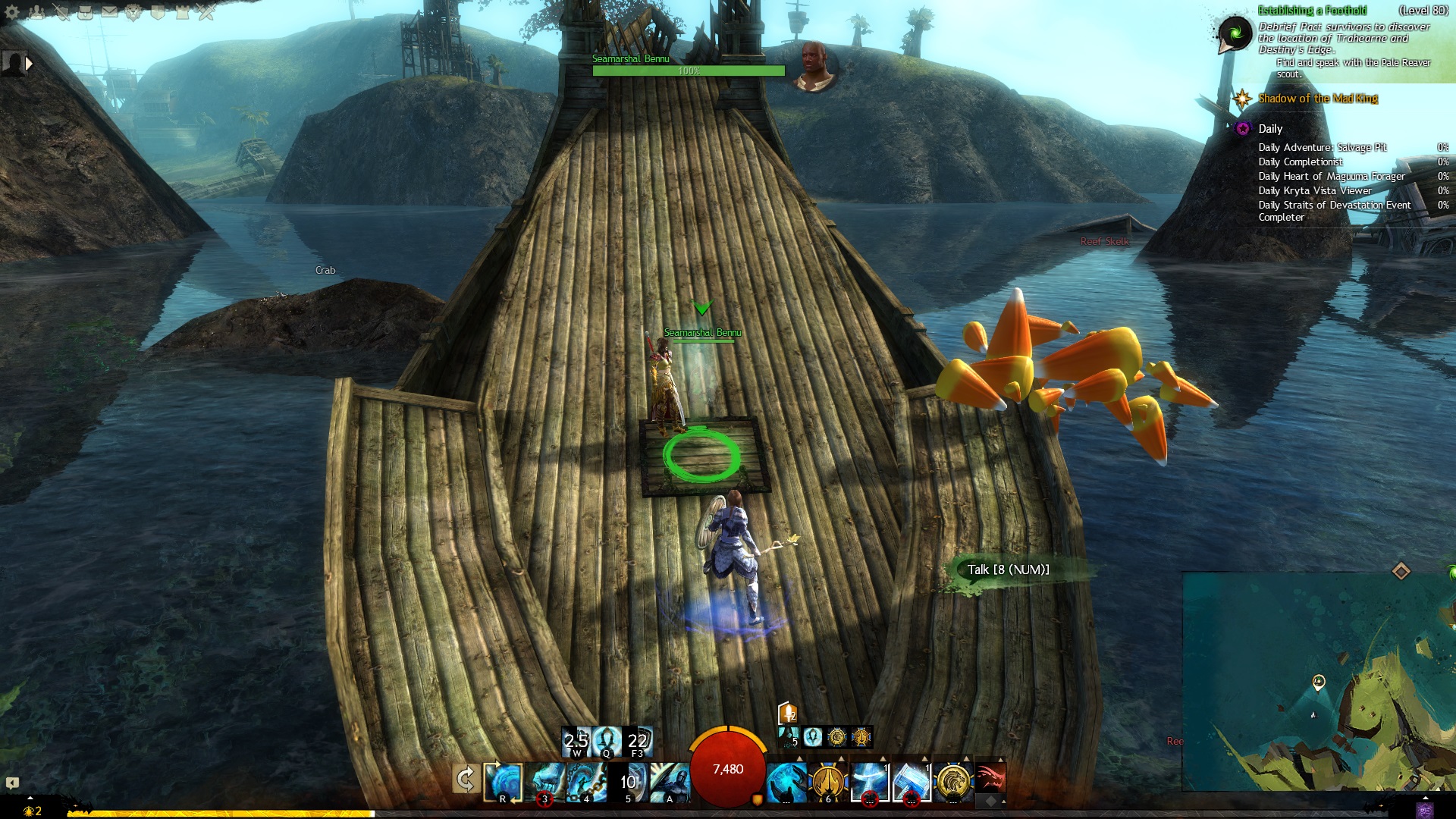Activate the golden lion head utility skill
Screen dimensions: 1456x819
pos(952,782)
